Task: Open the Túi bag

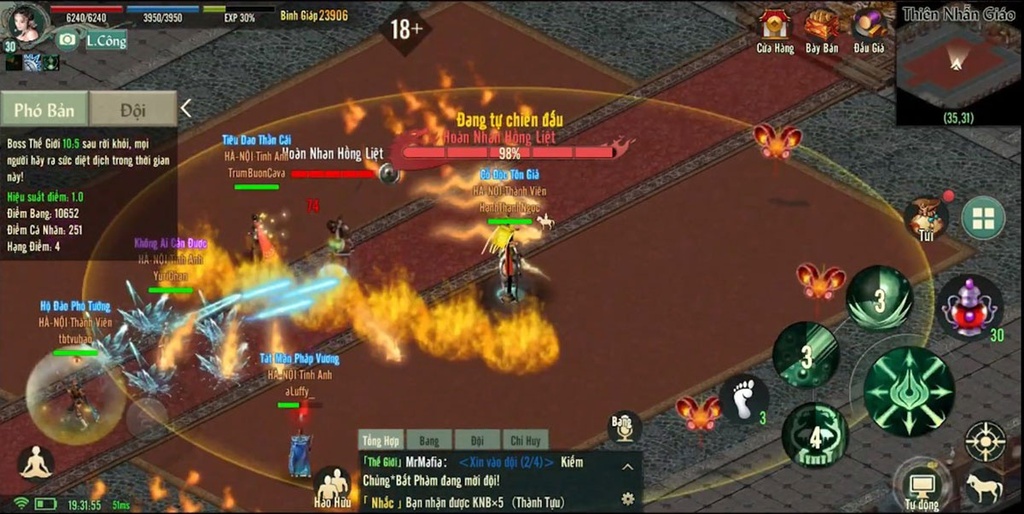Action: (926, 217)
